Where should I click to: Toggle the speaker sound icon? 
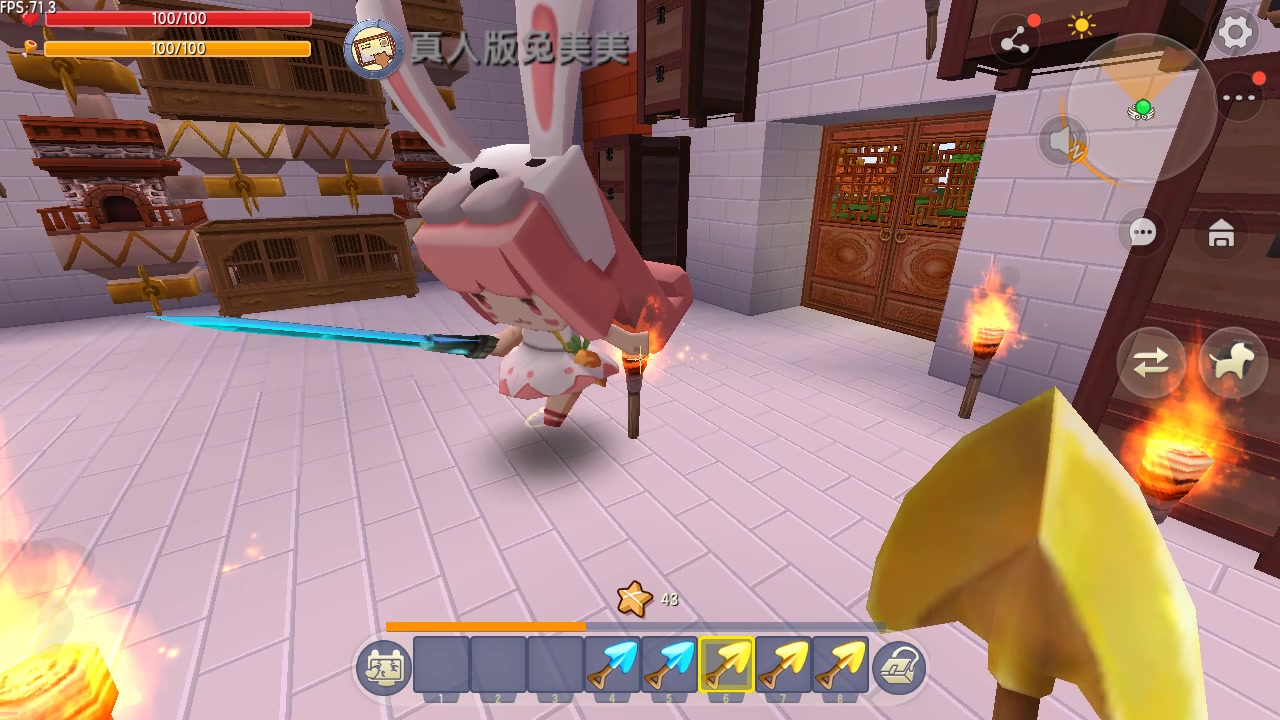point(1064,141)
